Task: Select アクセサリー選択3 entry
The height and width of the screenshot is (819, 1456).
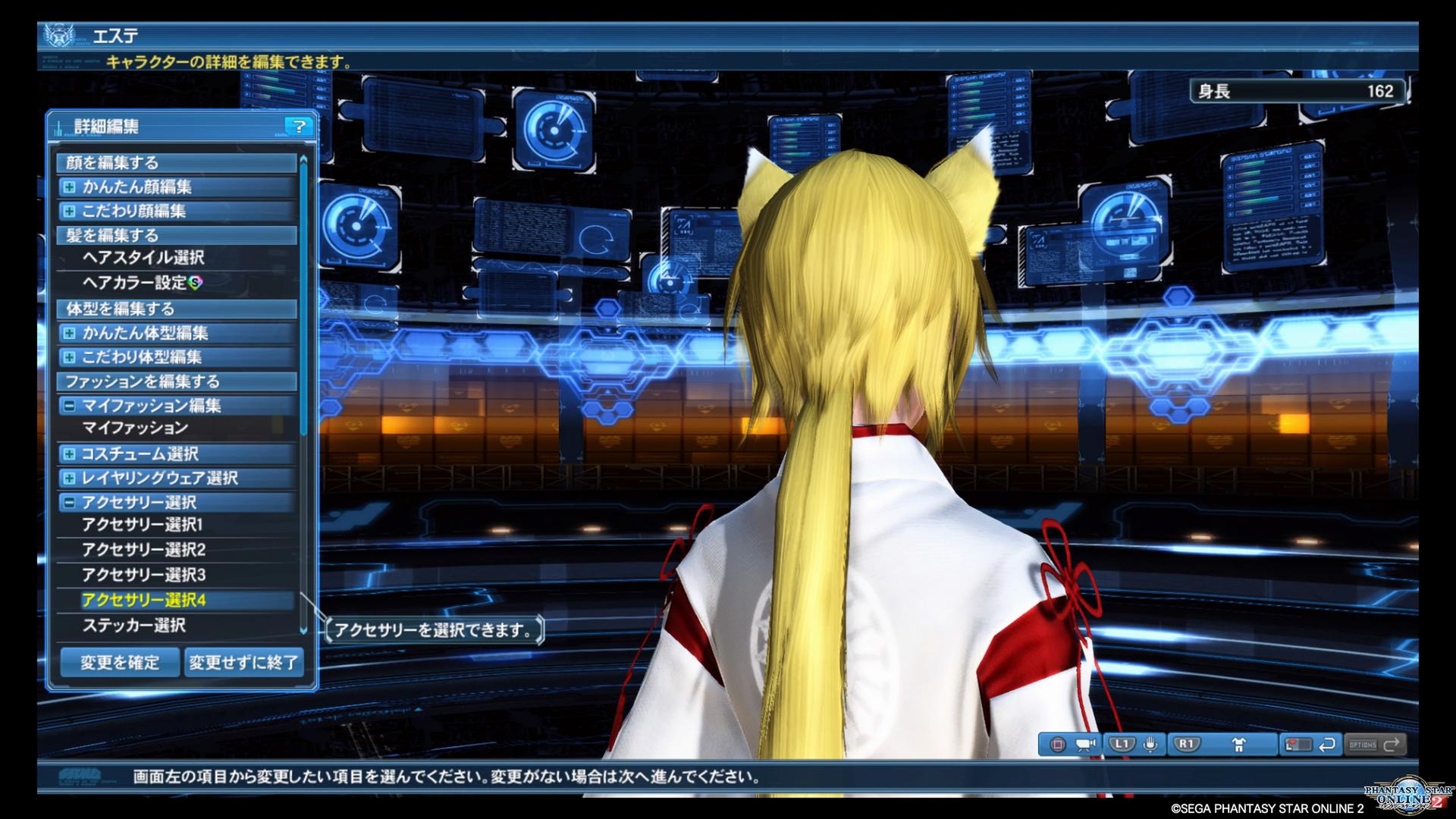Action: pos(143,575)
